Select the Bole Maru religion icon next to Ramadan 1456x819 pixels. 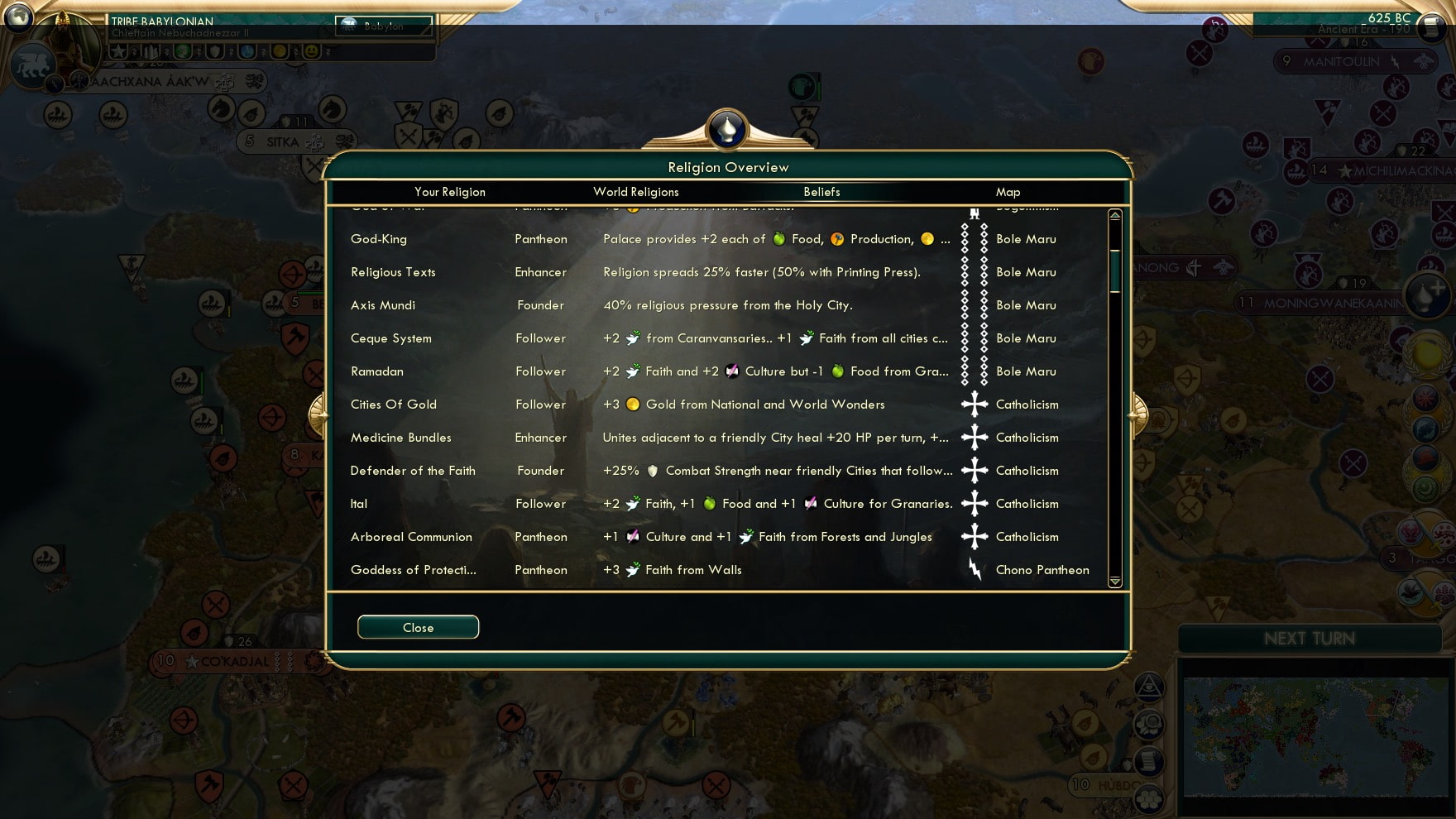click(973, 371)
